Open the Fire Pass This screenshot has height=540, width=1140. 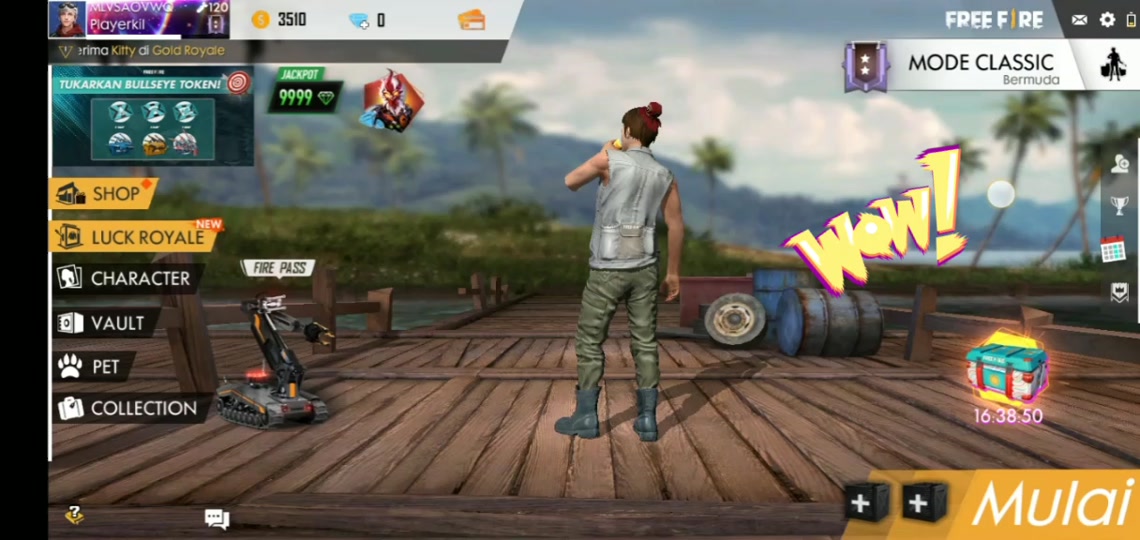click(277, 268)
